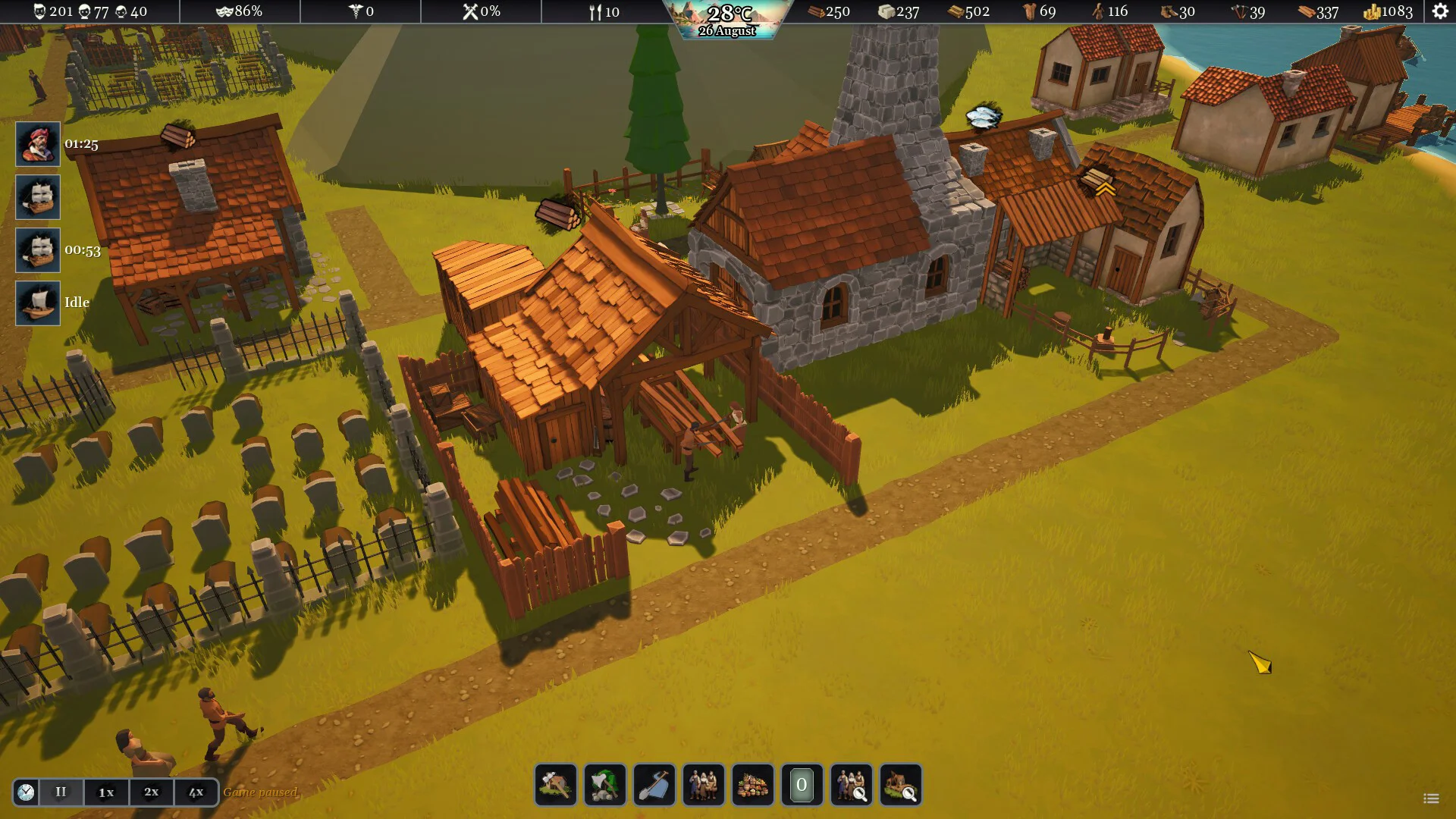This screenshot has height=819, width=1456.
Task: Set game speed to 2x
Action: point(152,792)
